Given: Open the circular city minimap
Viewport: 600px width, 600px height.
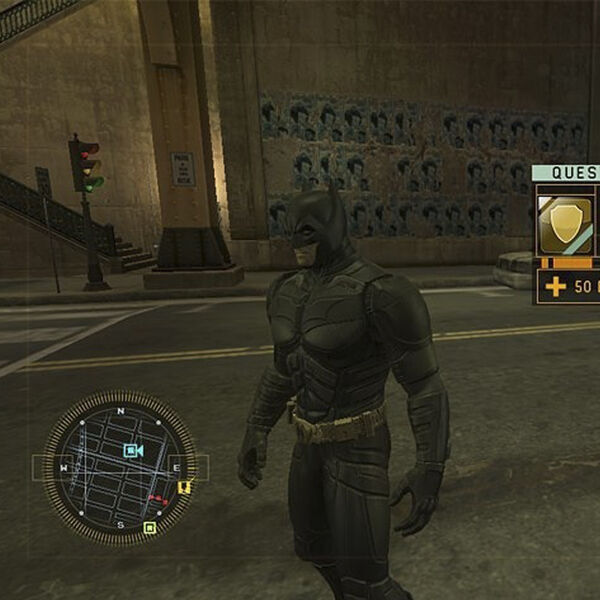Looking at the screenshot, I should (119, 468).
